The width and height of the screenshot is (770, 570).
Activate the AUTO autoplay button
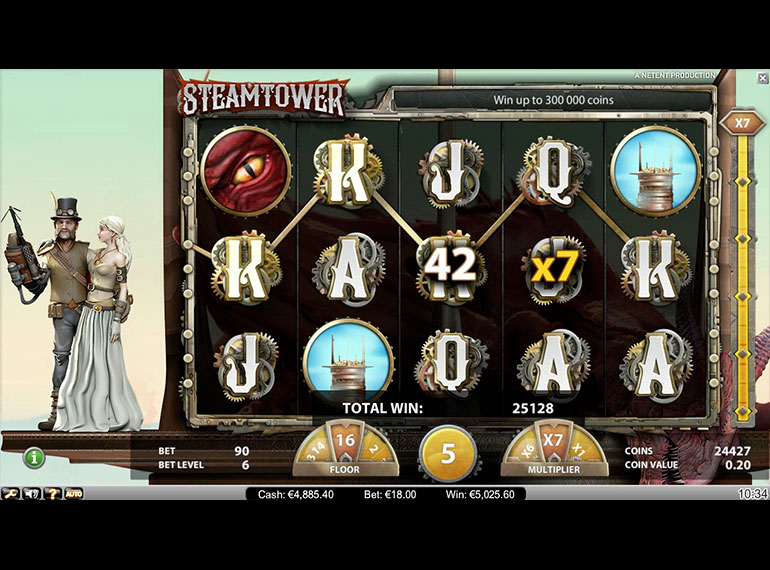[73, 493]
